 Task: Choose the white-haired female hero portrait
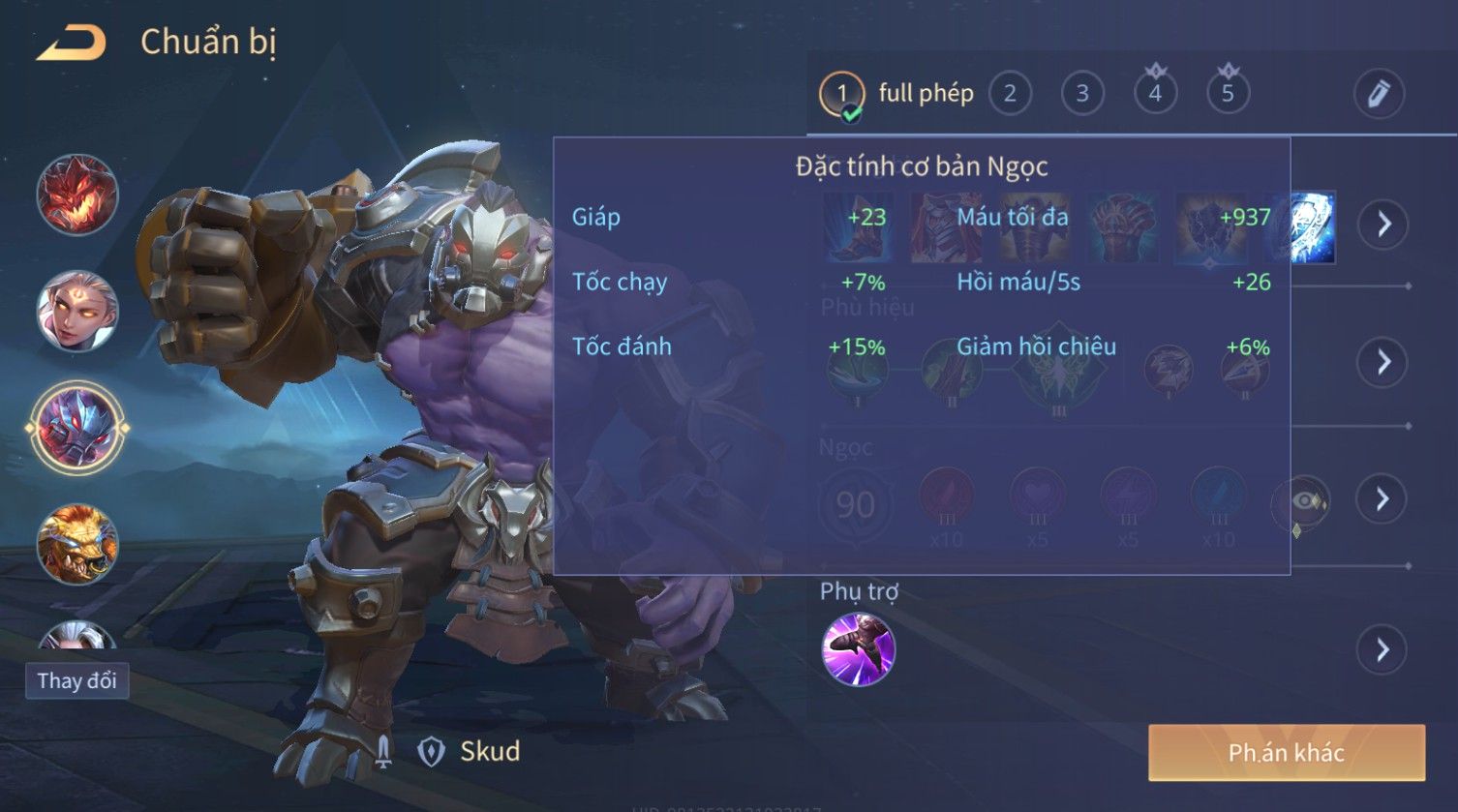pyautogui.click(x=77, y=312)
